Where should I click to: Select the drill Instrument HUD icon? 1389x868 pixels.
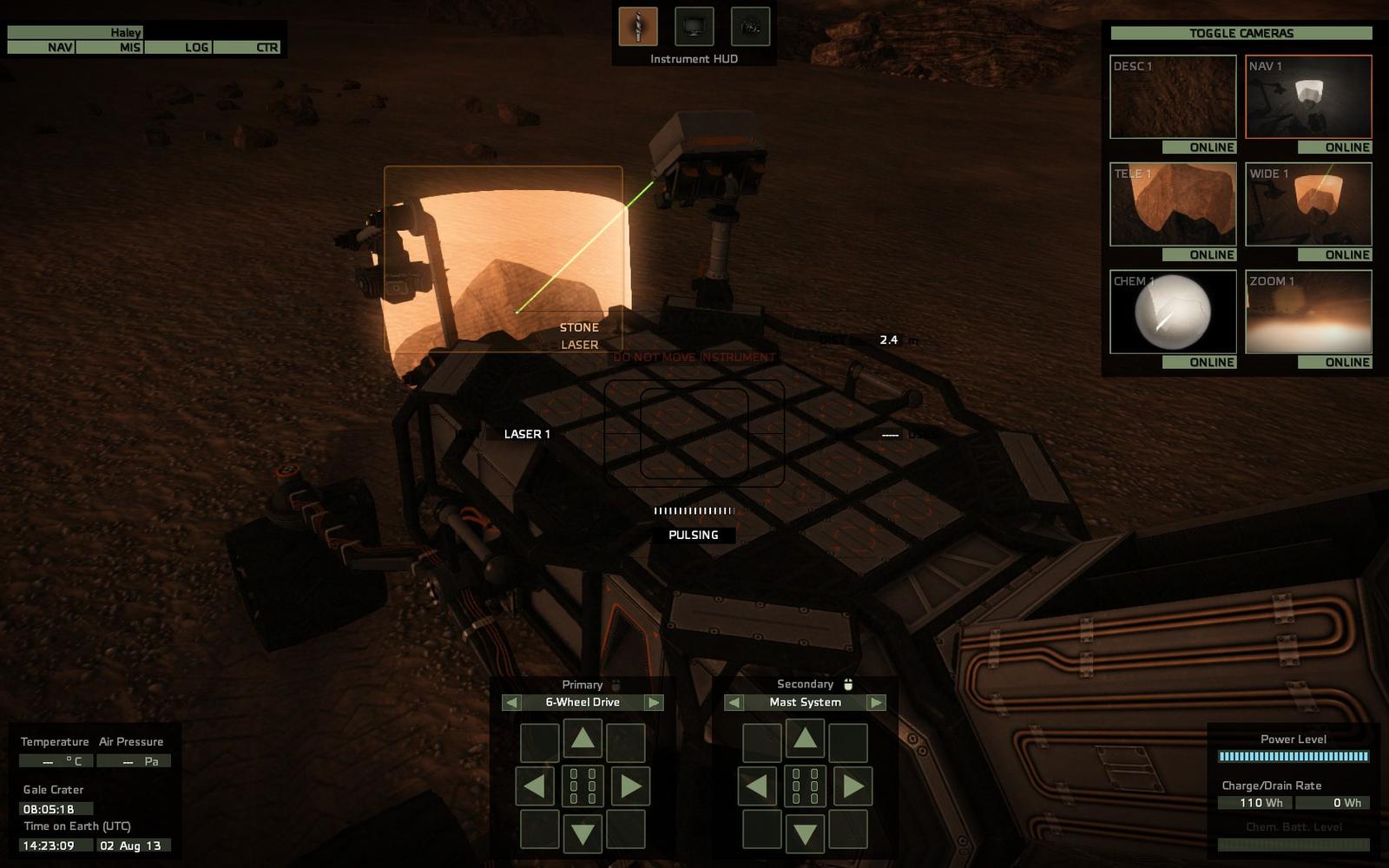coord(638,27)
